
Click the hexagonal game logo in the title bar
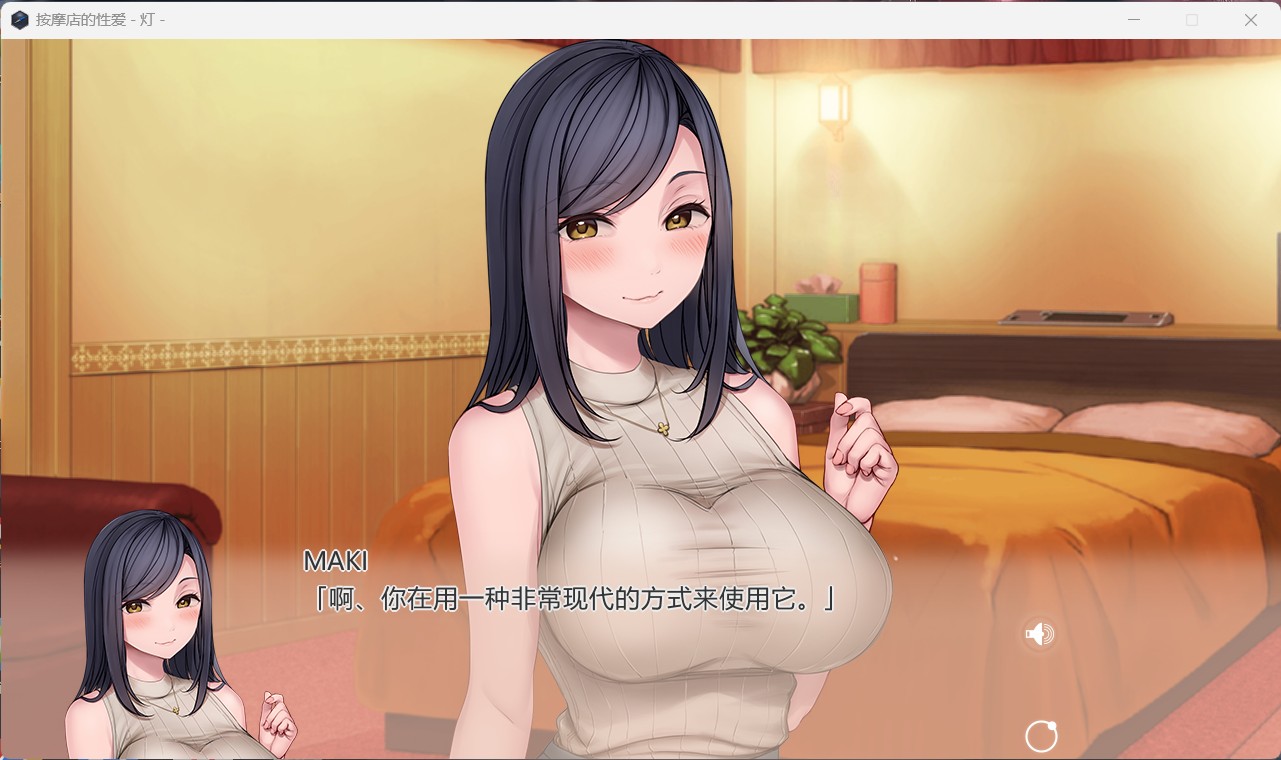point(20,20)
